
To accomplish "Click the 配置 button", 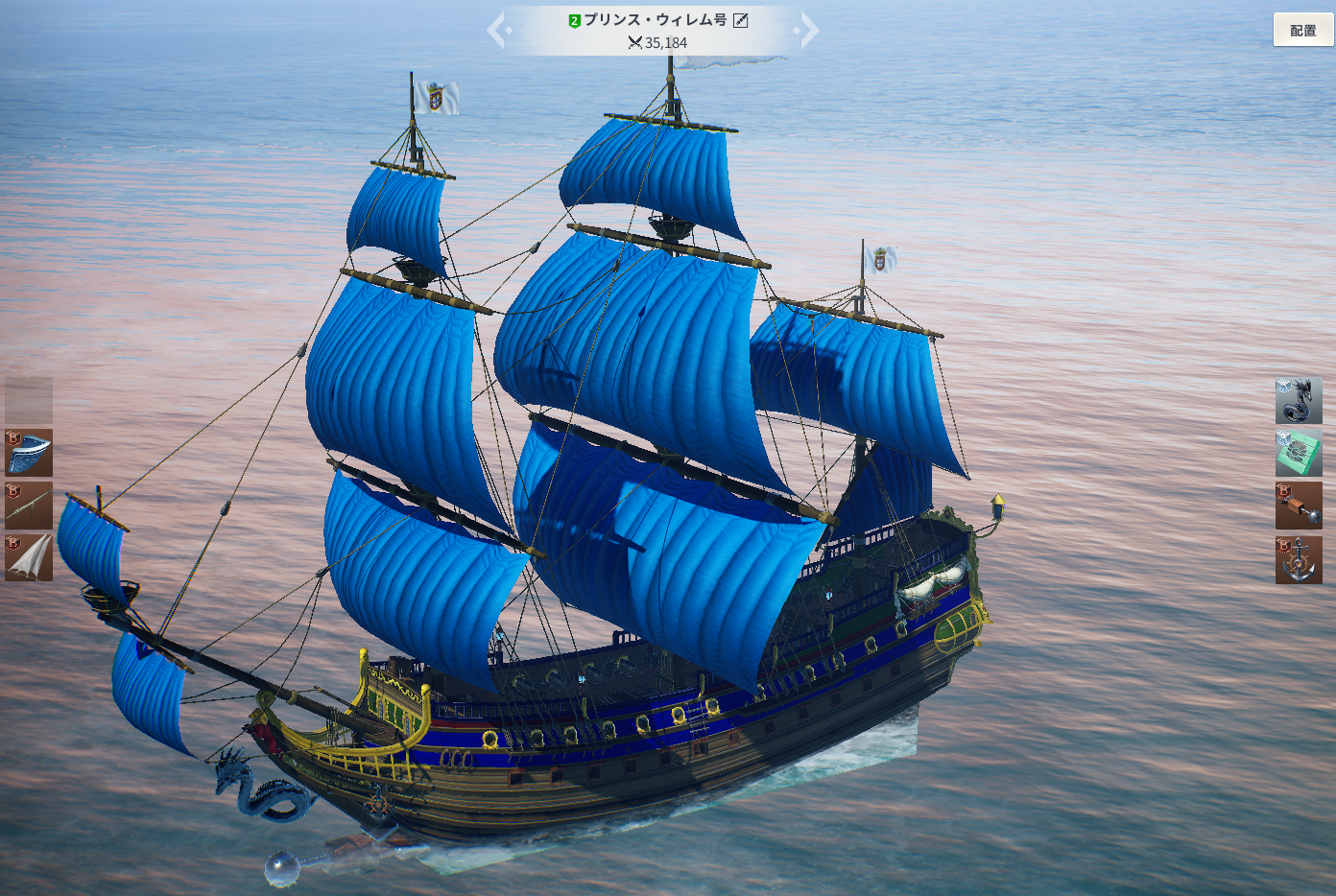I will [1302, 30].
